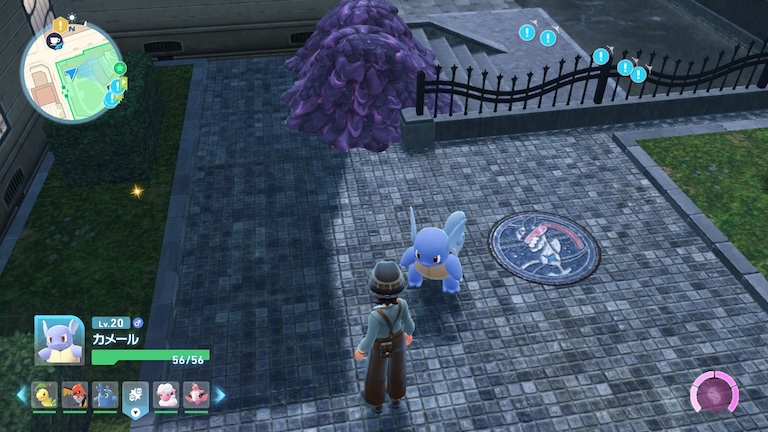Choose the Flaaffy party slot
The width and height of the screenshot is (768, 432).
(166, 395)
